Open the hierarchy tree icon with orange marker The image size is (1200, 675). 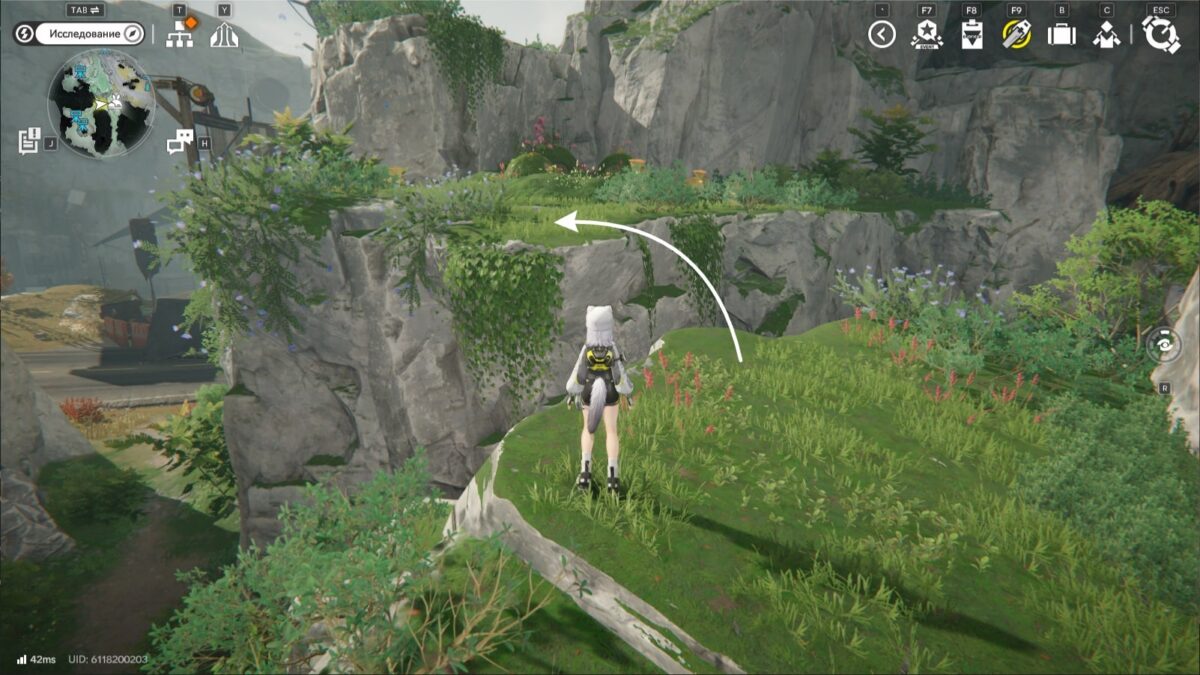pos(180,35)
